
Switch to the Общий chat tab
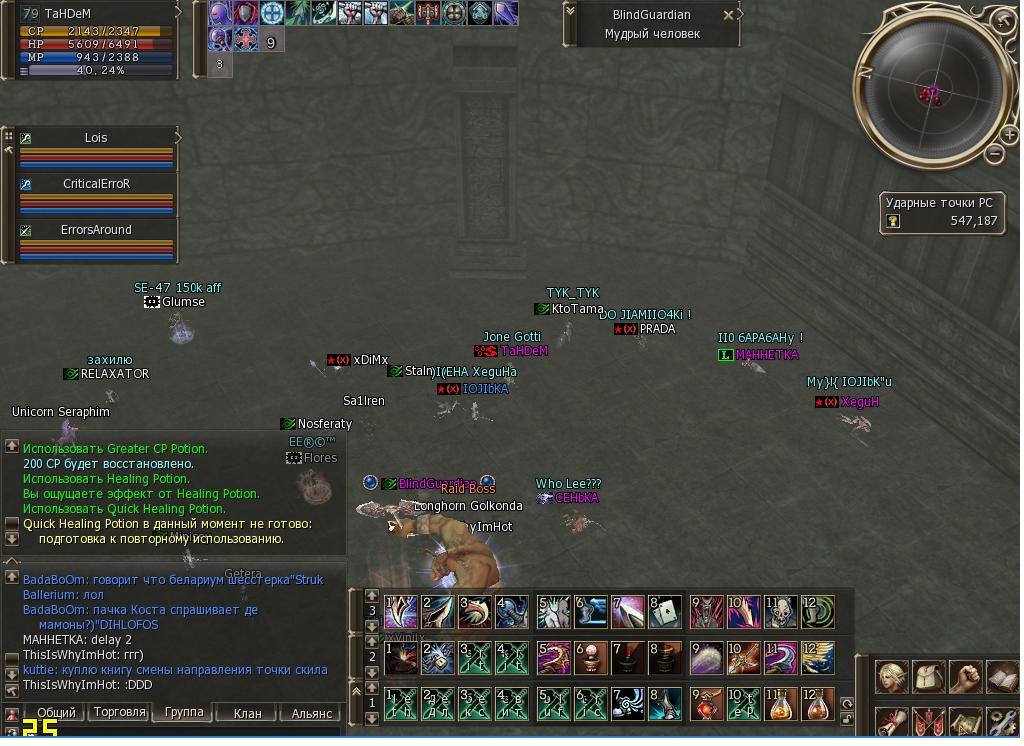click(56, 713)
